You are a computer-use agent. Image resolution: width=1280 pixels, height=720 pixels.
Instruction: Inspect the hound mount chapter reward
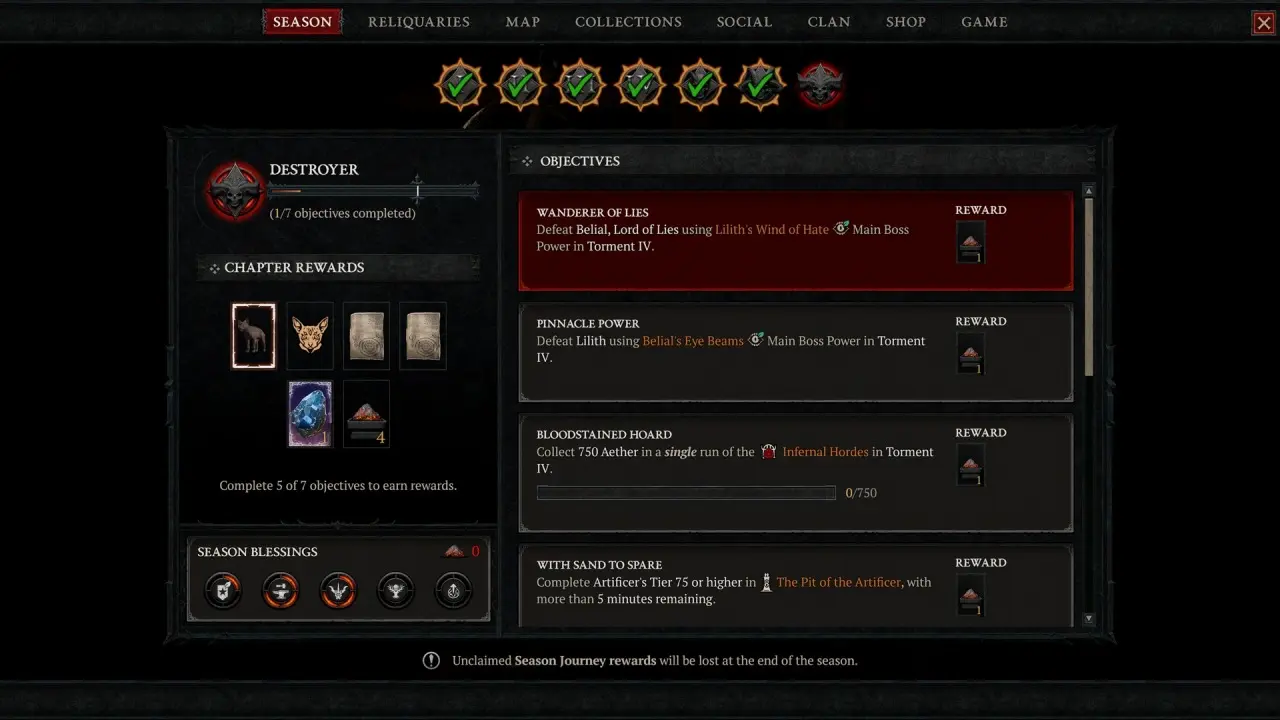tap(254, 336)
